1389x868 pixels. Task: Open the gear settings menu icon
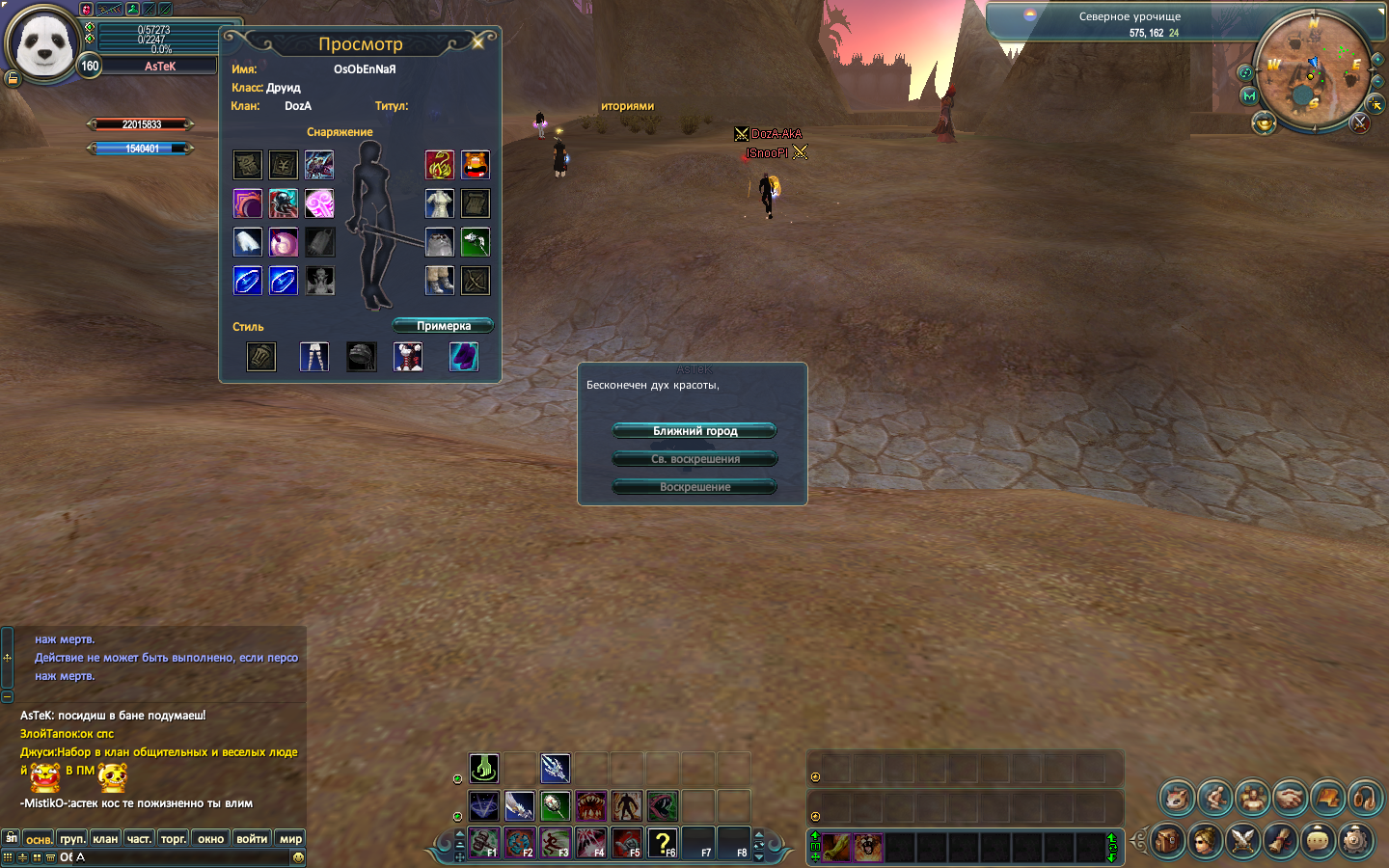1355,841
